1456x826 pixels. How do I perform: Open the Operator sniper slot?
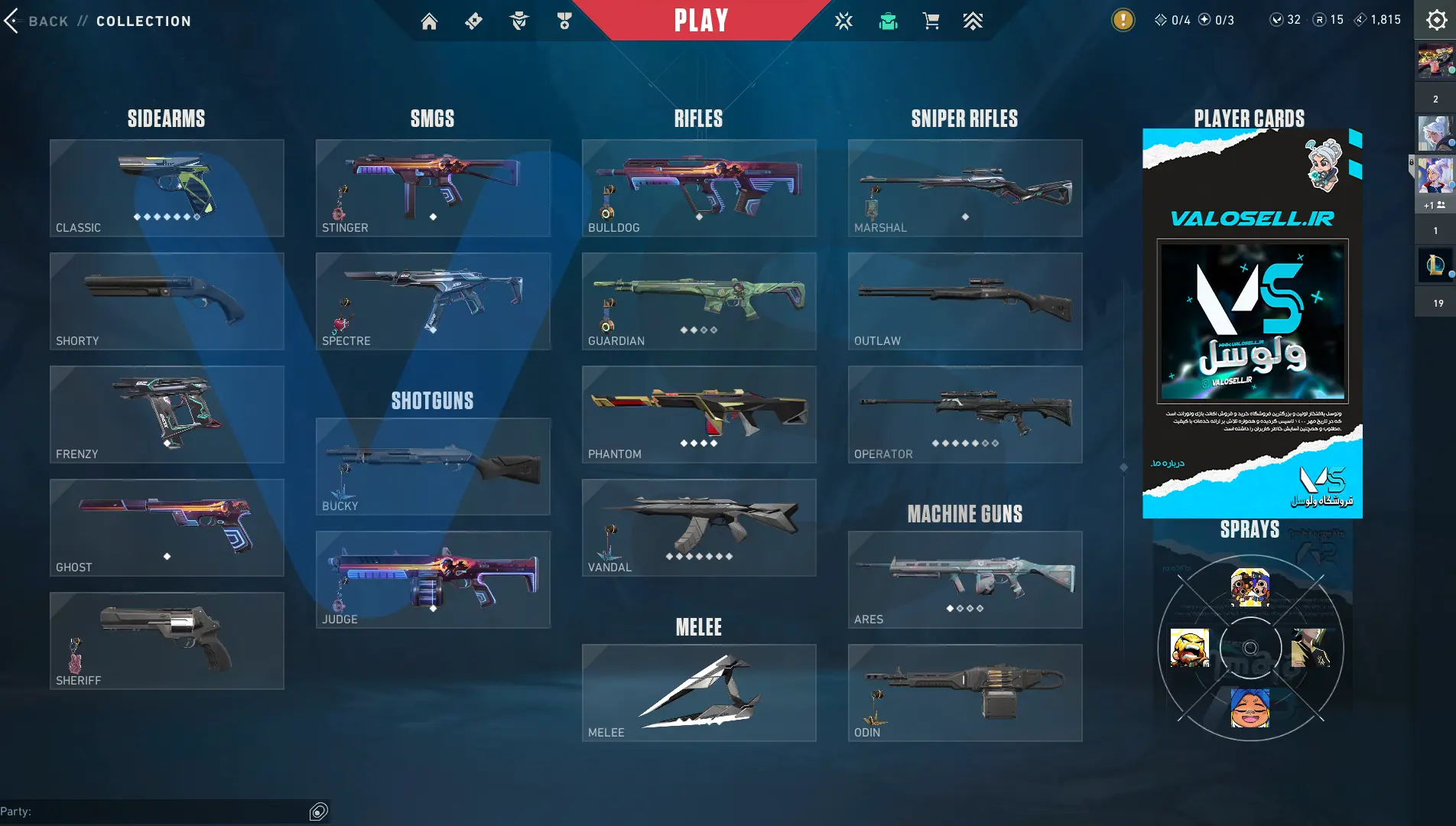965,415
